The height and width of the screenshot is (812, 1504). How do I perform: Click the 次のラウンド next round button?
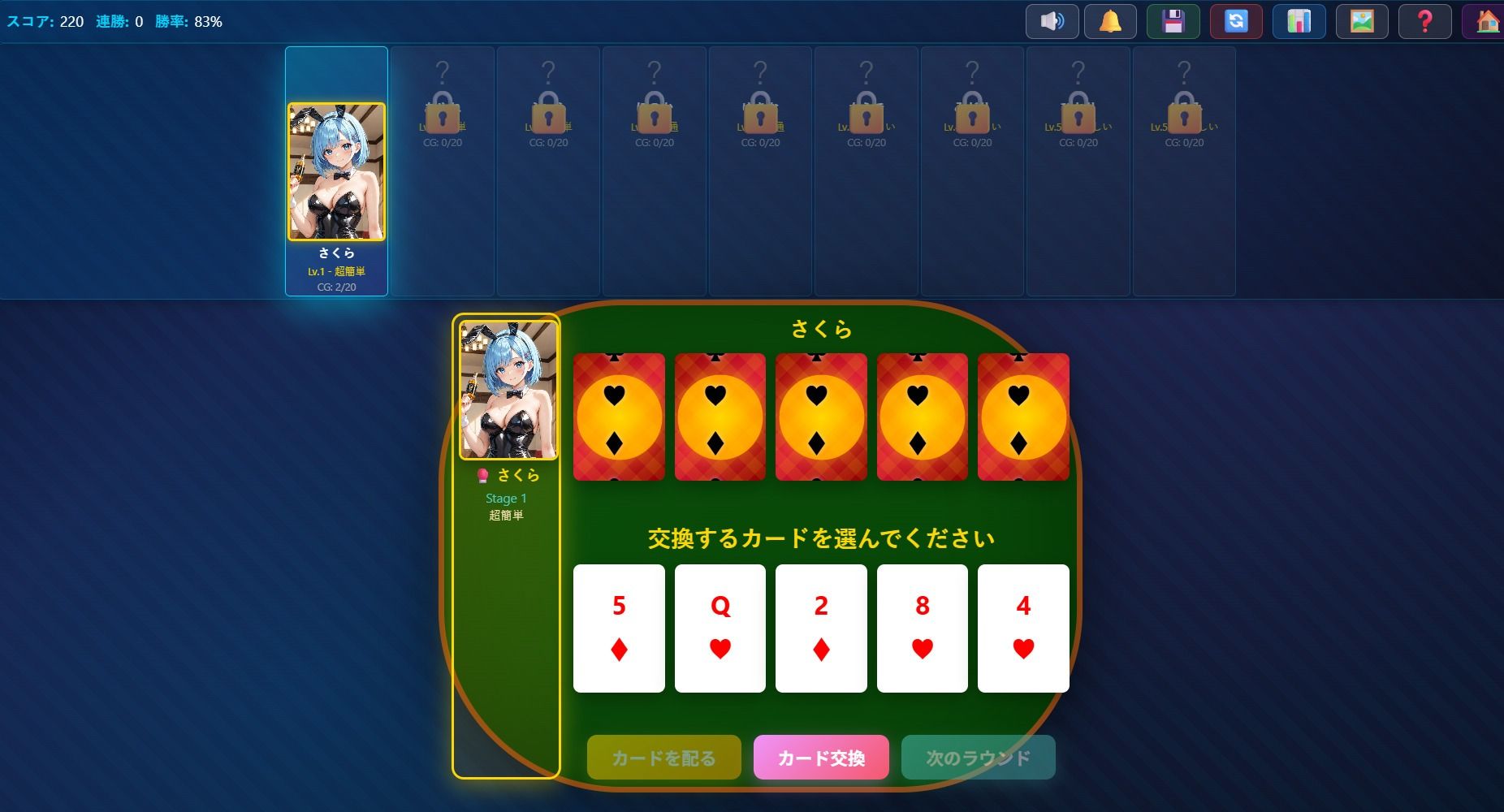[x=978, y=757]
